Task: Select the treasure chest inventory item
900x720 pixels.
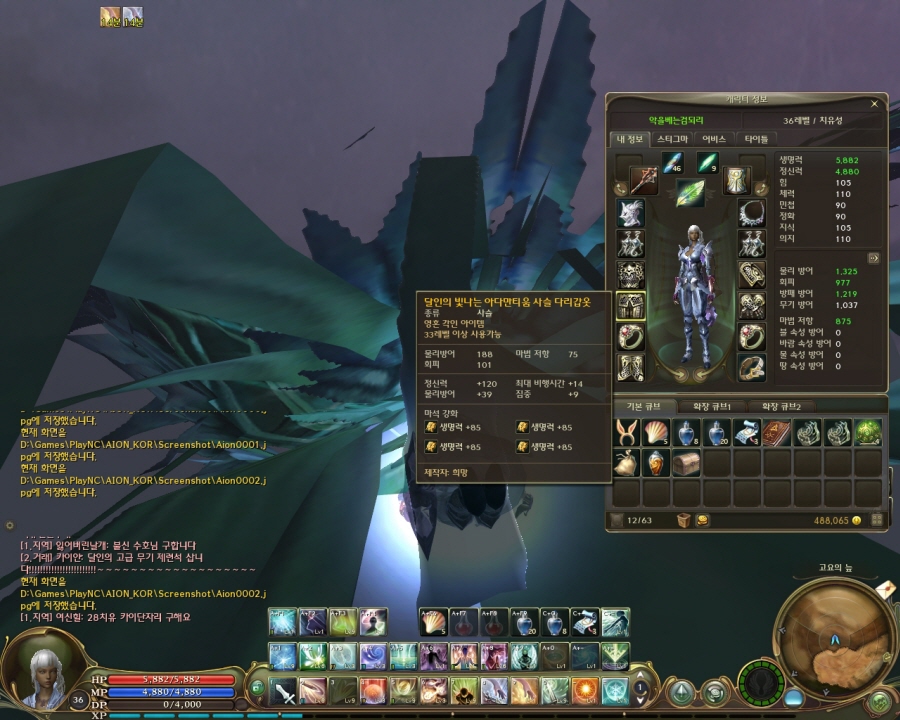Action: [685, 462]
